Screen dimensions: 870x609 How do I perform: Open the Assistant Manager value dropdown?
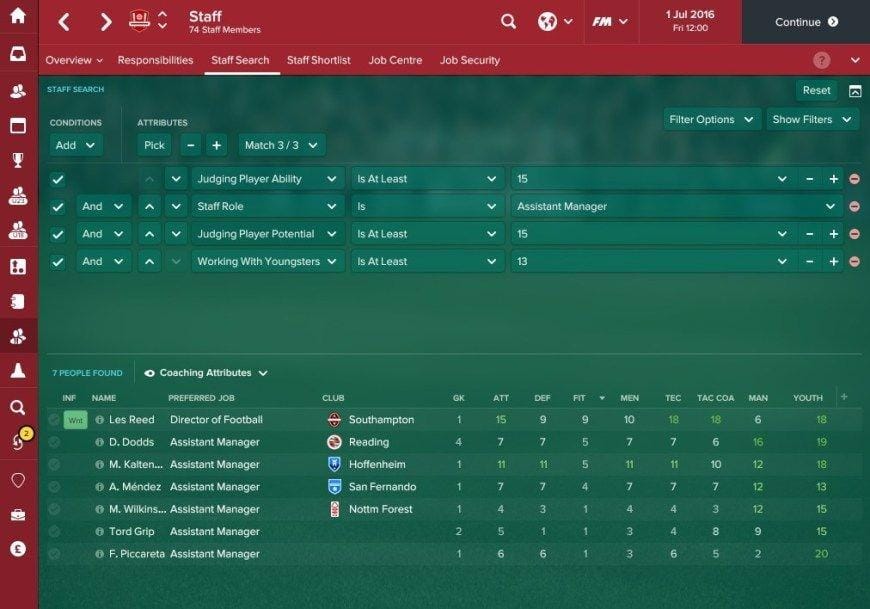click(677, 206)
